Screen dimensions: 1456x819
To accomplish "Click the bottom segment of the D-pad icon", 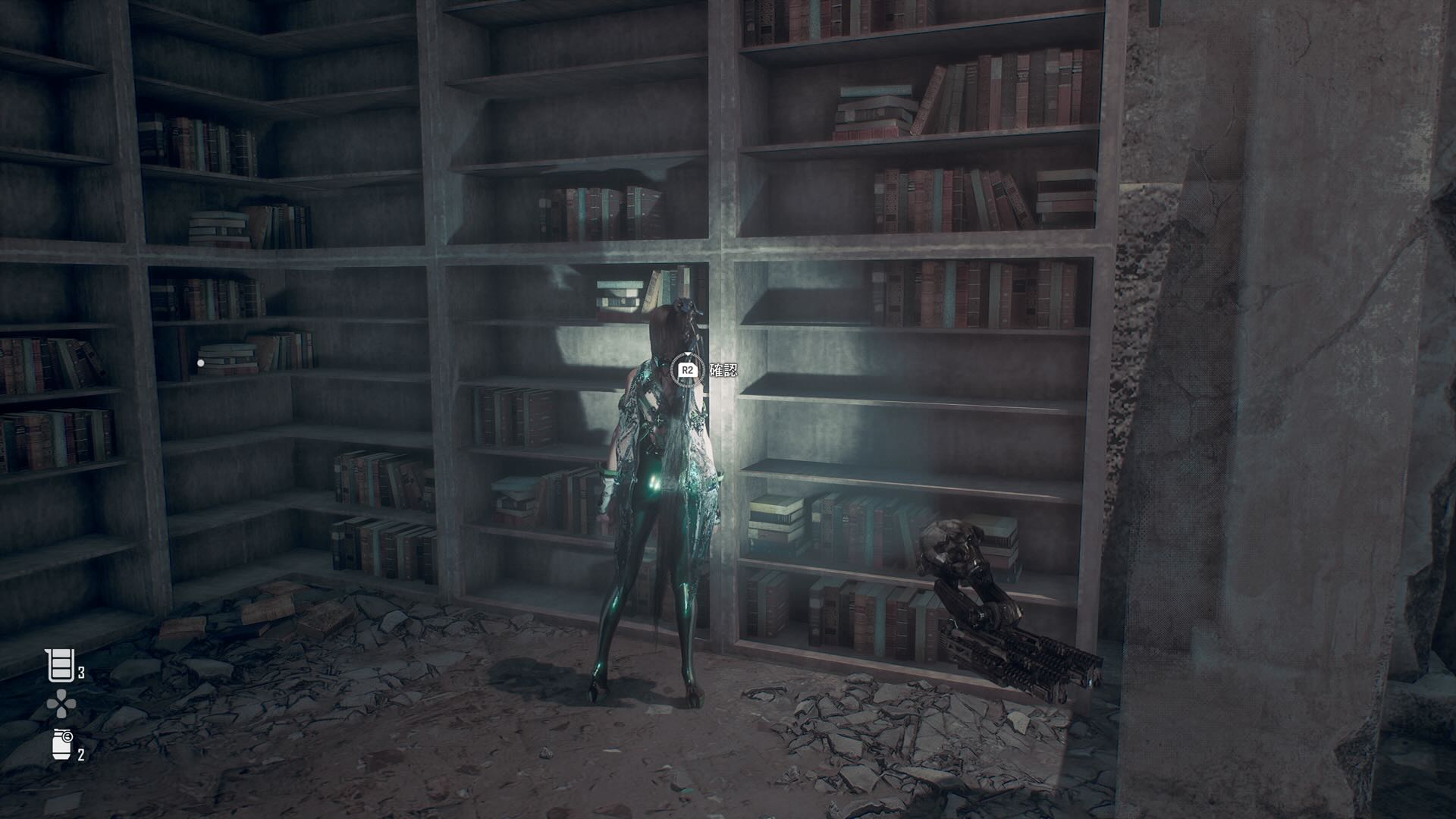I will [x=61, y=714].
